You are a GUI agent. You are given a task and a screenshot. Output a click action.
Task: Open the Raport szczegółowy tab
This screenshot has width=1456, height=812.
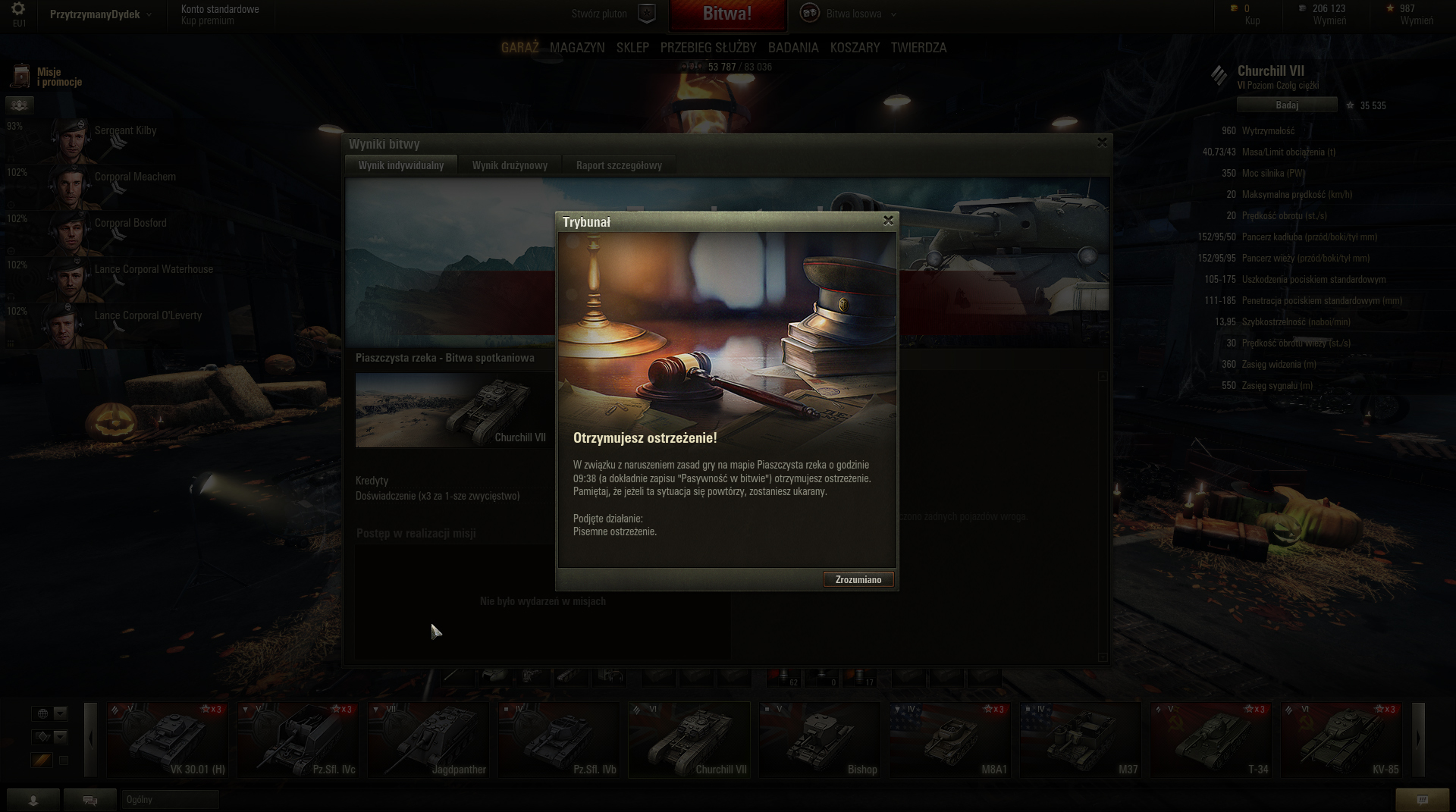[x=618, y=165]
